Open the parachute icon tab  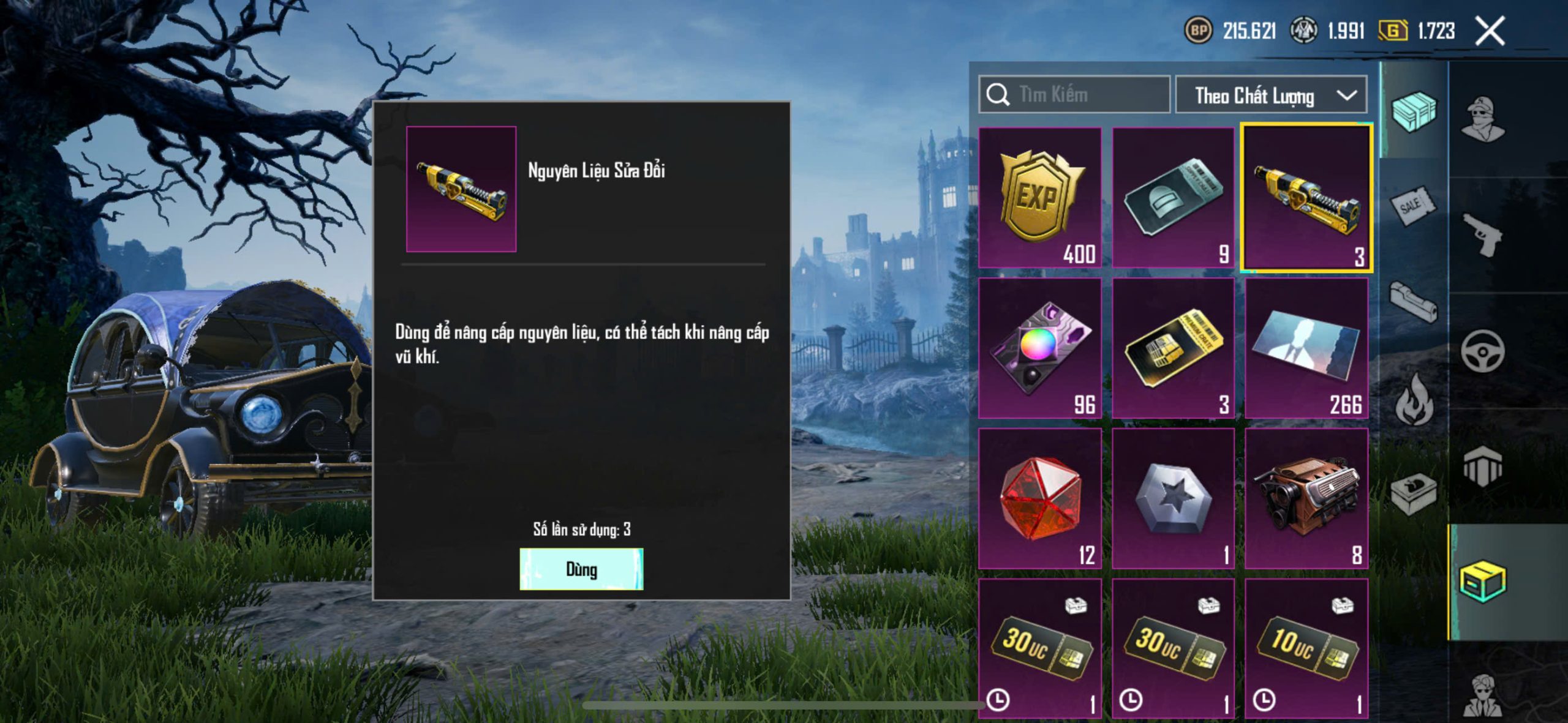coord(1482,466)
